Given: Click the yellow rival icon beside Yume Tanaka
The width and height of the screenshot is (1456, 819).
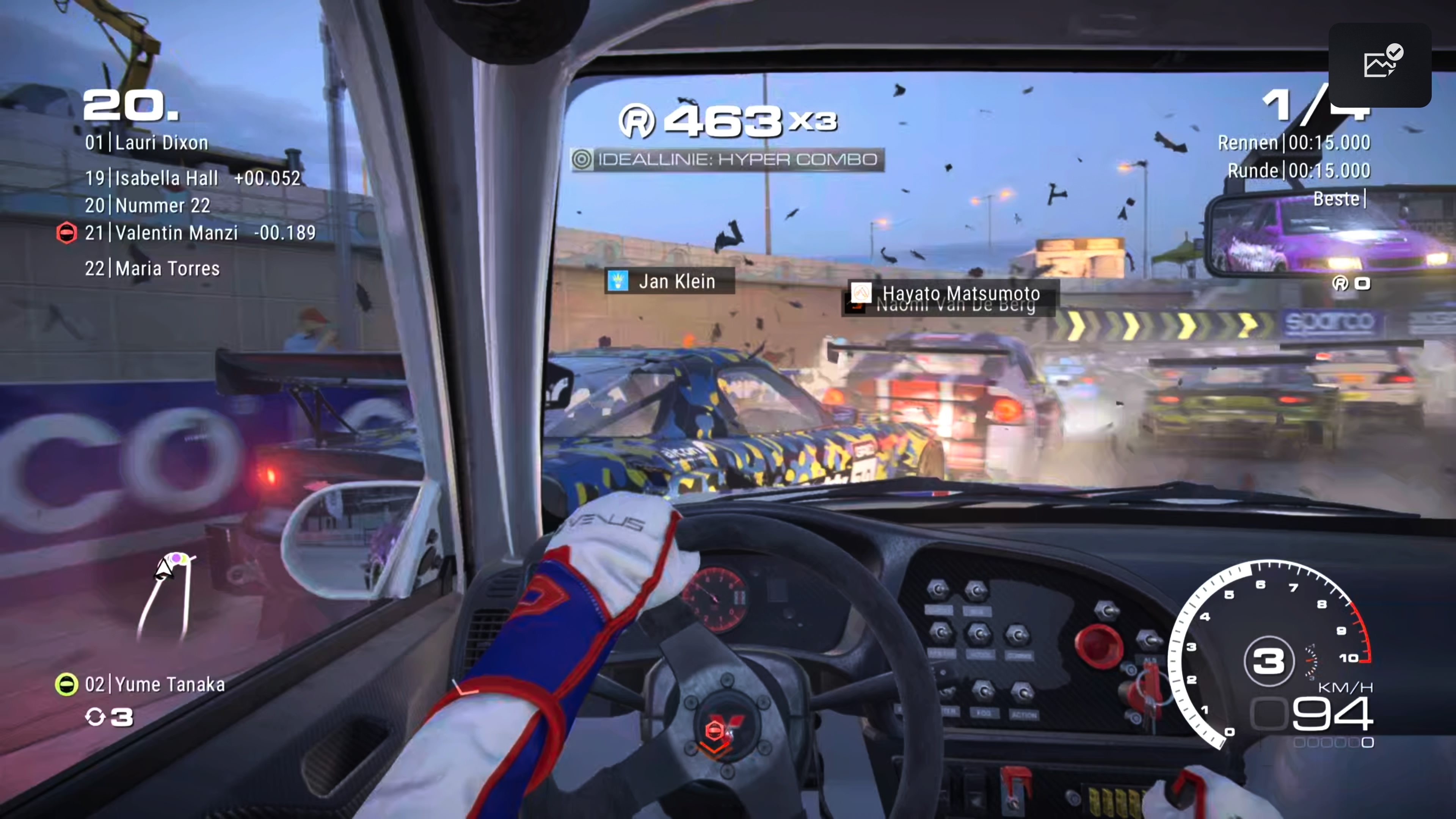Looking at the screenshot, I should (x=66, y=684).
